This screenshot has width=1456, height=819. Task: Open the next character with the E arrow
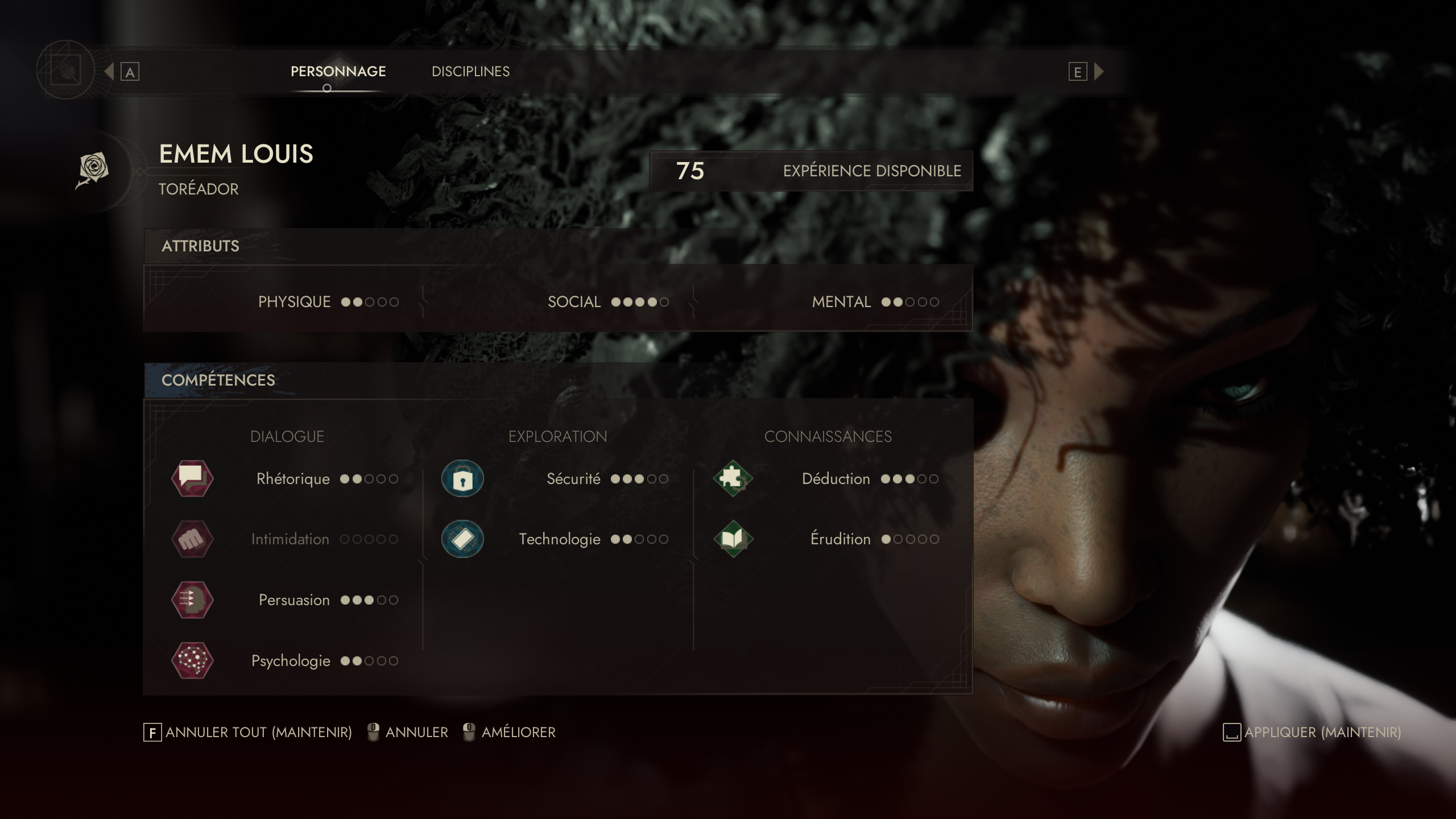click(1099, 72)
